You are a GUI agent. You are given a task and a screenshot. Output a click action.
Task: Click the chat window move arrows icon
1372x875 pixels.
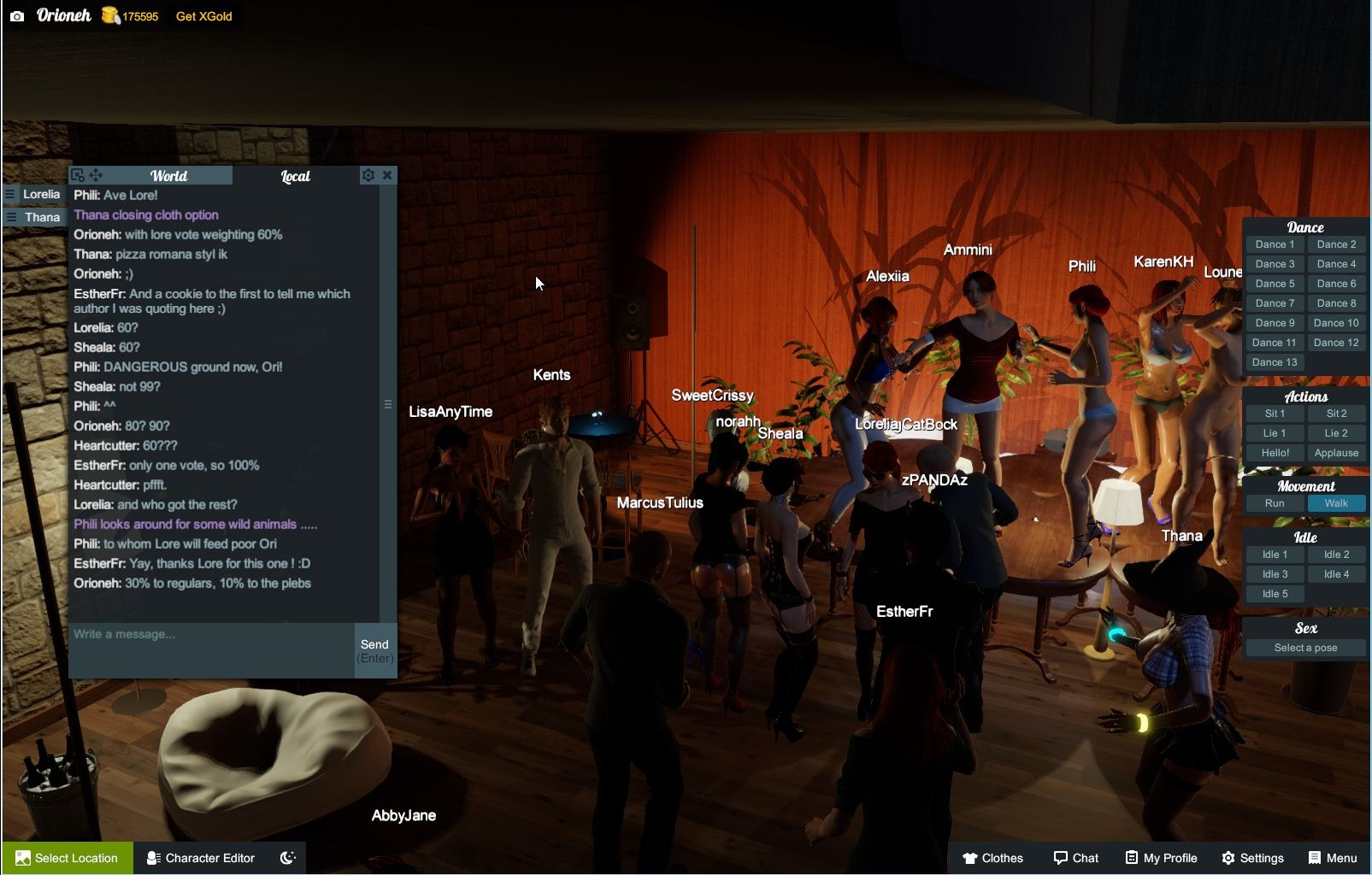[96, 175]
